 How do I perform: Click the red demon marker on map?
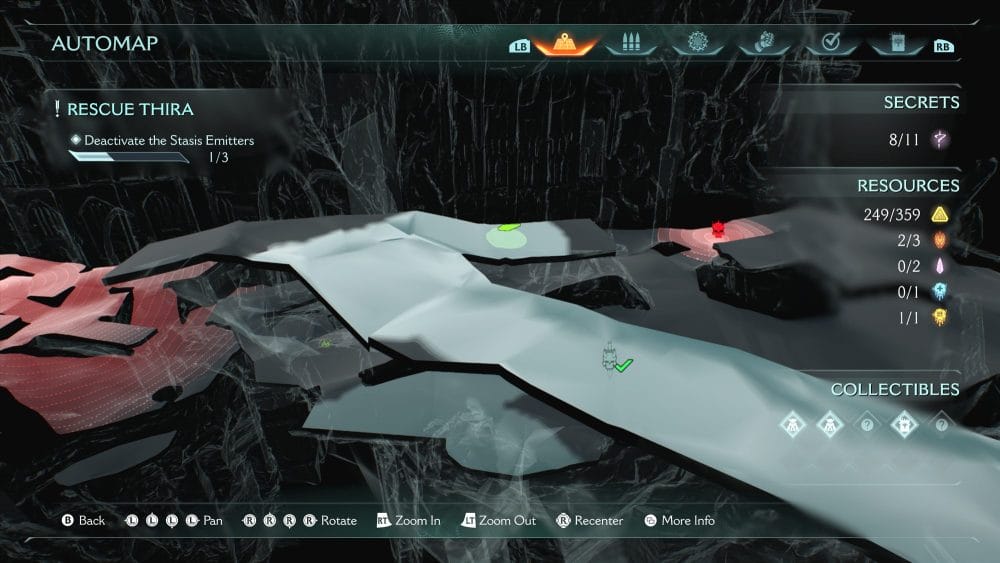click(717, 230)
